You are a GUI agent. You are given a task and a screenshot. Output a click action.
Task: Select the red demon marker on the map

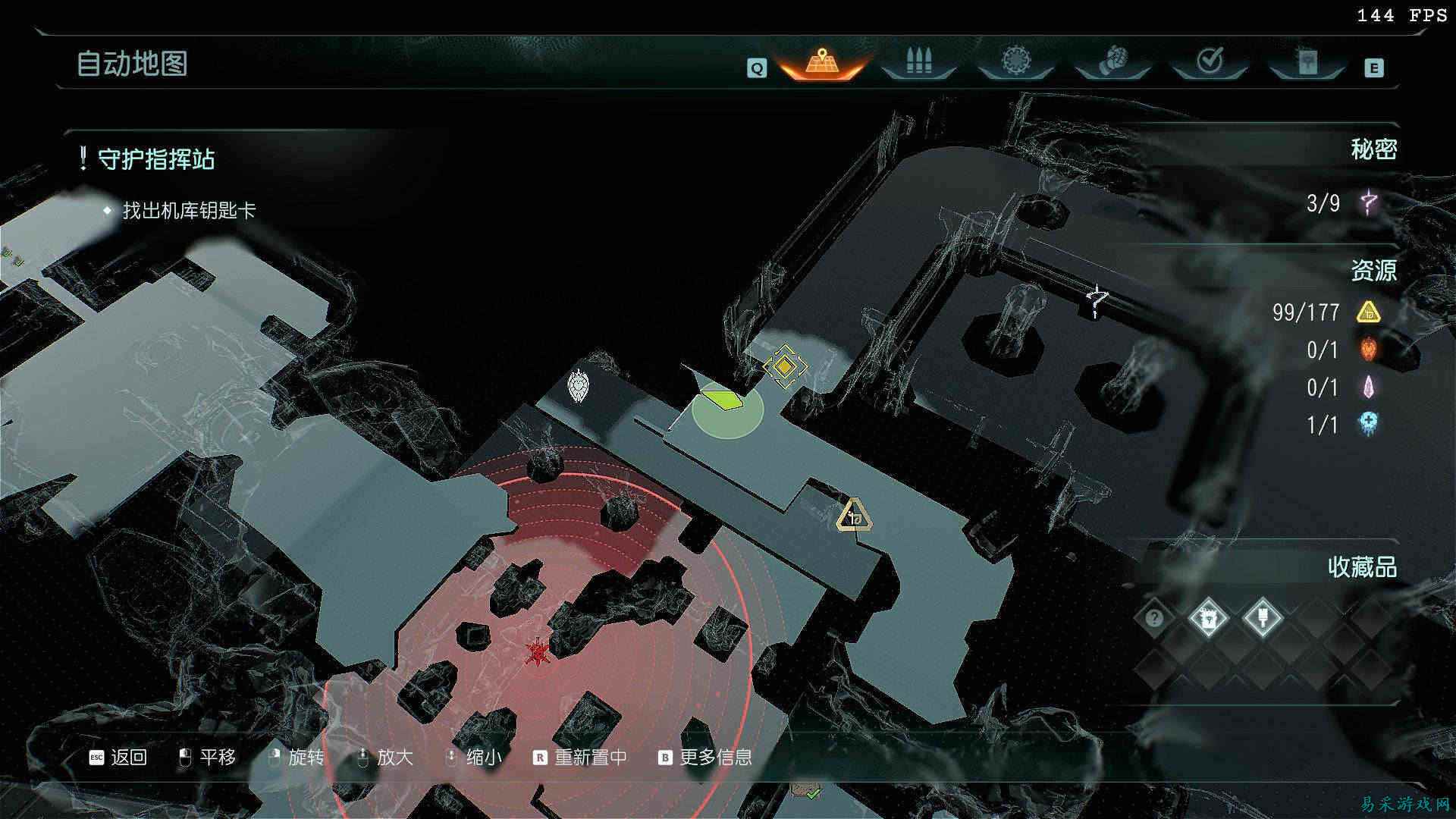point(538,651)
